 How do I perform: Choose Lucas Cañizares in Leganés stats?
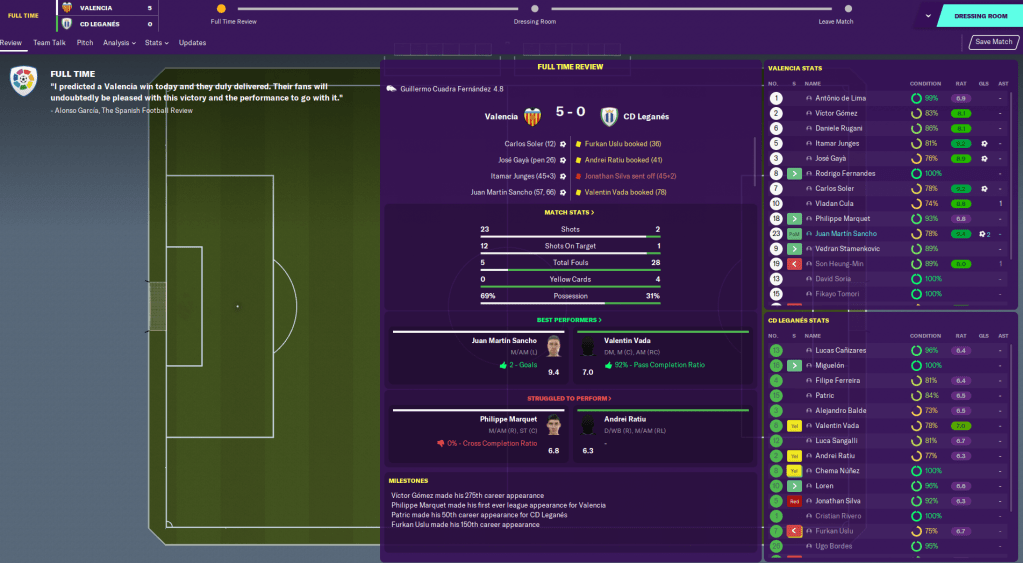(x=841, y=350)
